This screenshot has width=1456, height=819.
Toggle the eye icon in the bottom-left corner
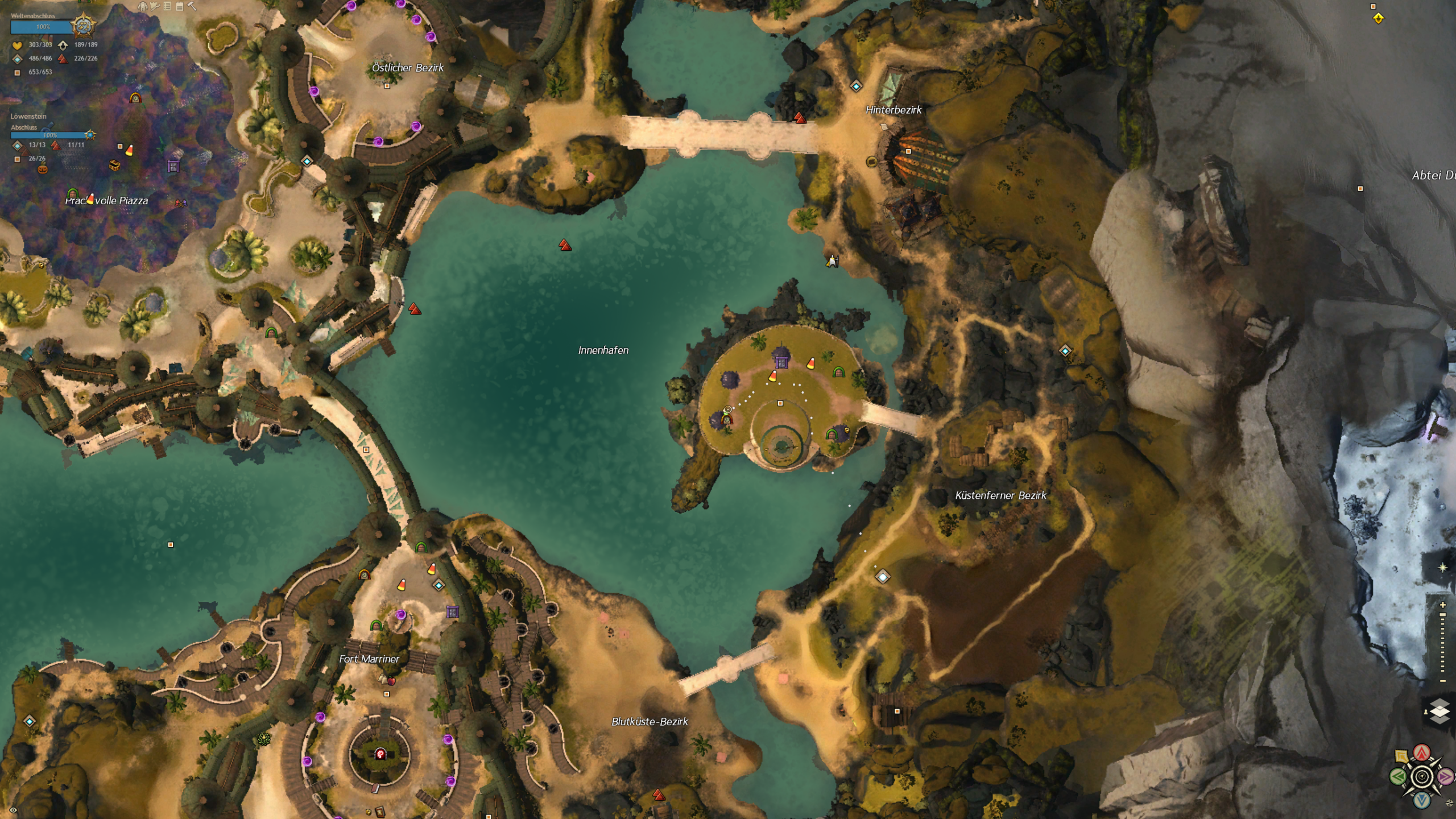(13, 810)
